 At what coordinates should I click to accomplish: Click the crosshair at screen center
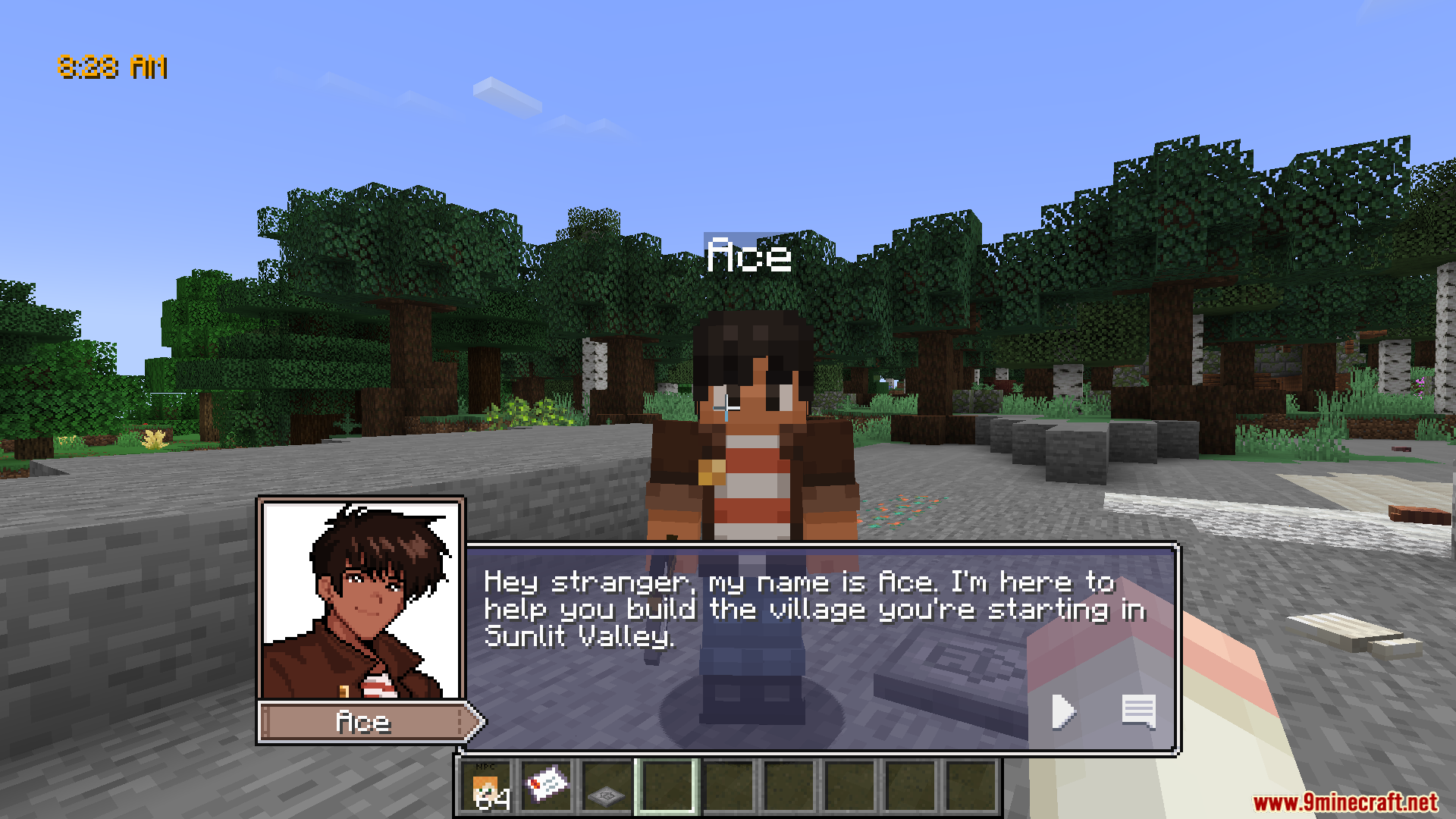[x=726, y=409]
